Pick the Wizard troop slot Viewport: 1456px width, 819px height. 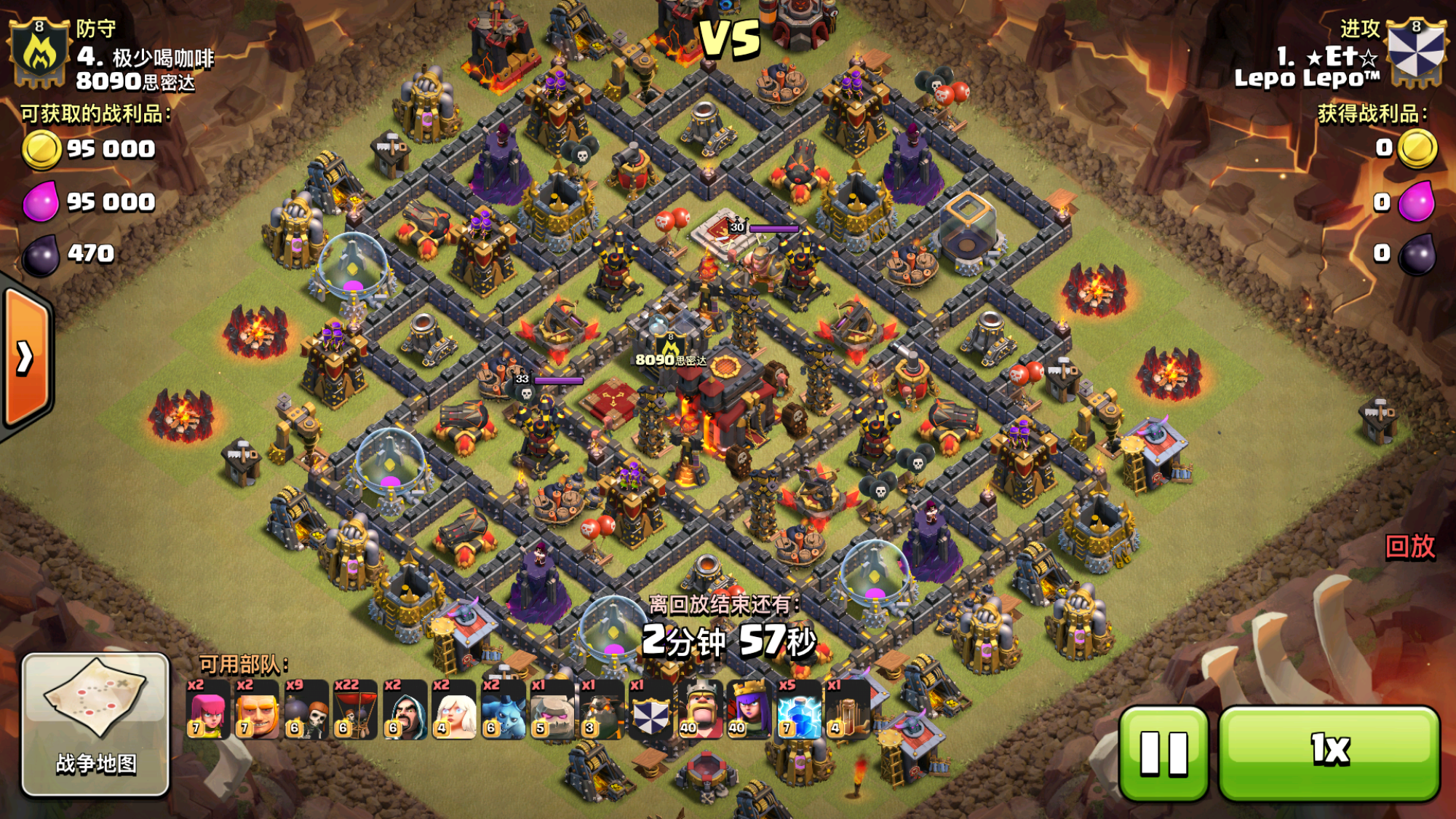coord(405,710)
